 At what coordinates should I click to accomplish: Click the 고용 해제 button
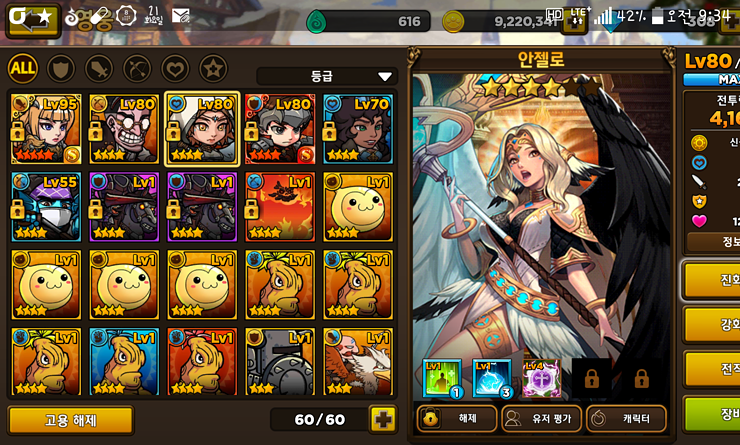(x=70, y=419)
